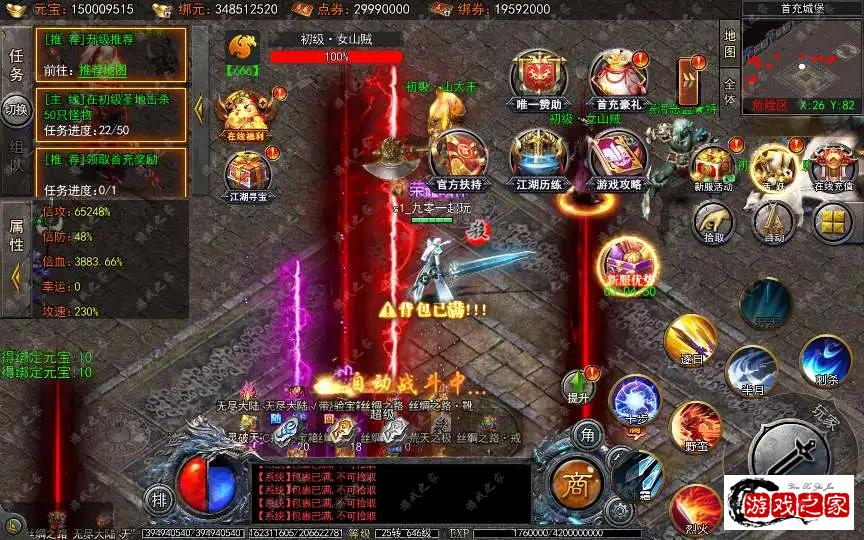Toggle the 自动 auto-battle button
This screenshot has width=864, height=540.
(773, 222)
